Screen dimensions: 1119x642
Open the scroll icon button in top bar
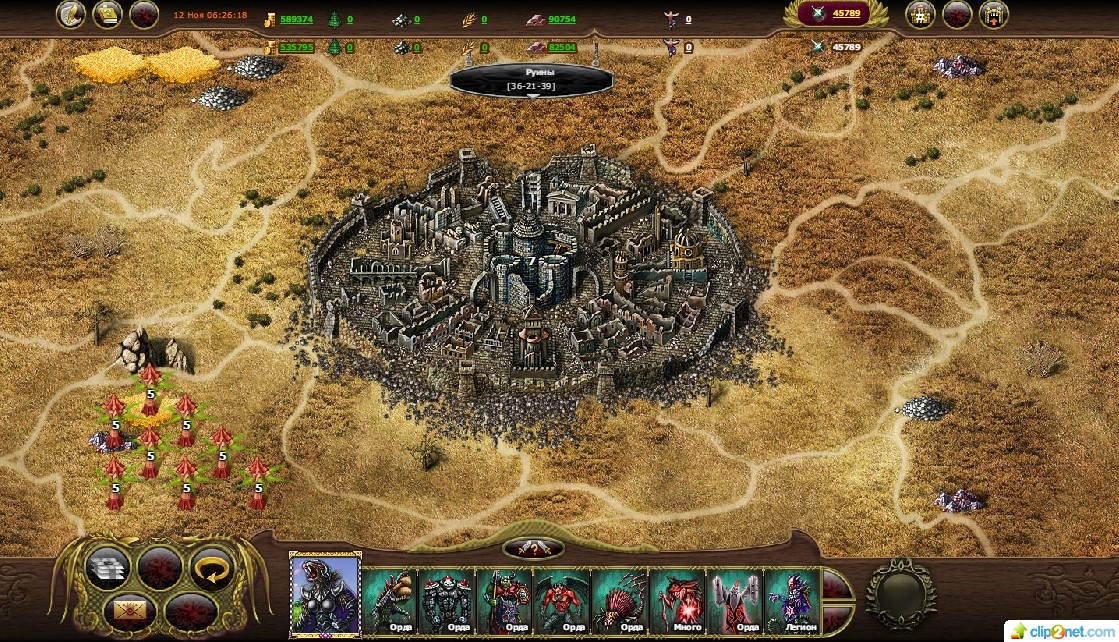[108, 14]
